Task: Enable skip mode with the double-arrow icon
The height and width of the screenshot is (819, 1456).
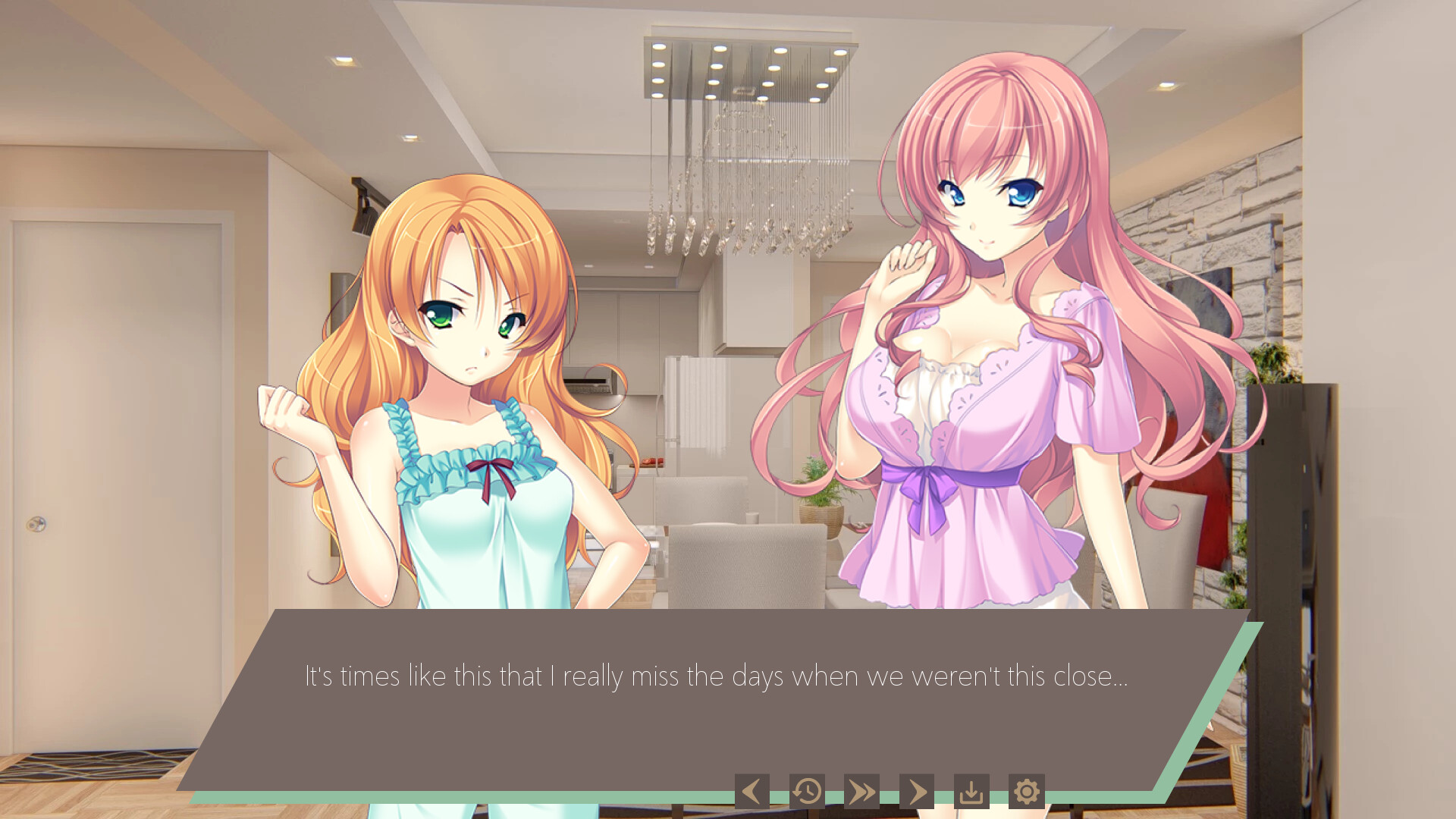Action: click(x=862, y=791)
